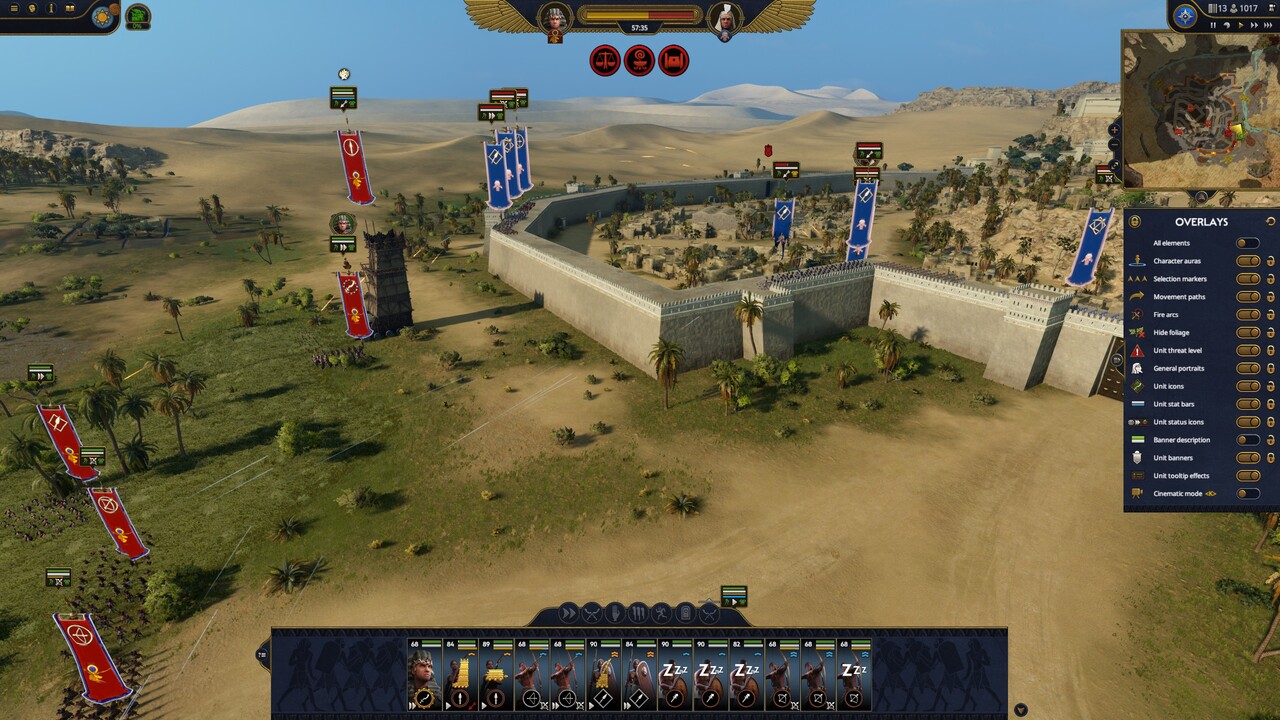The image size is (1280, 720).
Task: Click the open book icon in top-left bar
Action: (x=71, y=9)
